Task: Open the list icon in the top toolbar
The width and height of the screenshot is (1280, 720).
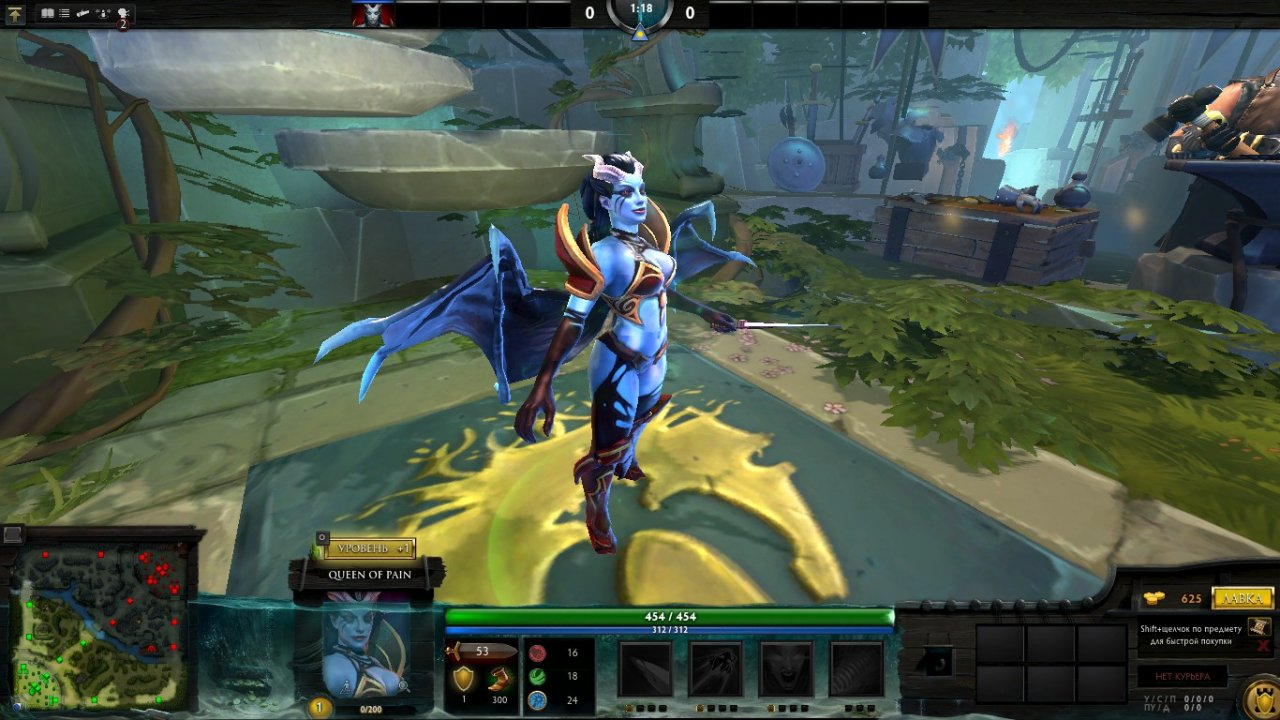Action: [65, 14]
